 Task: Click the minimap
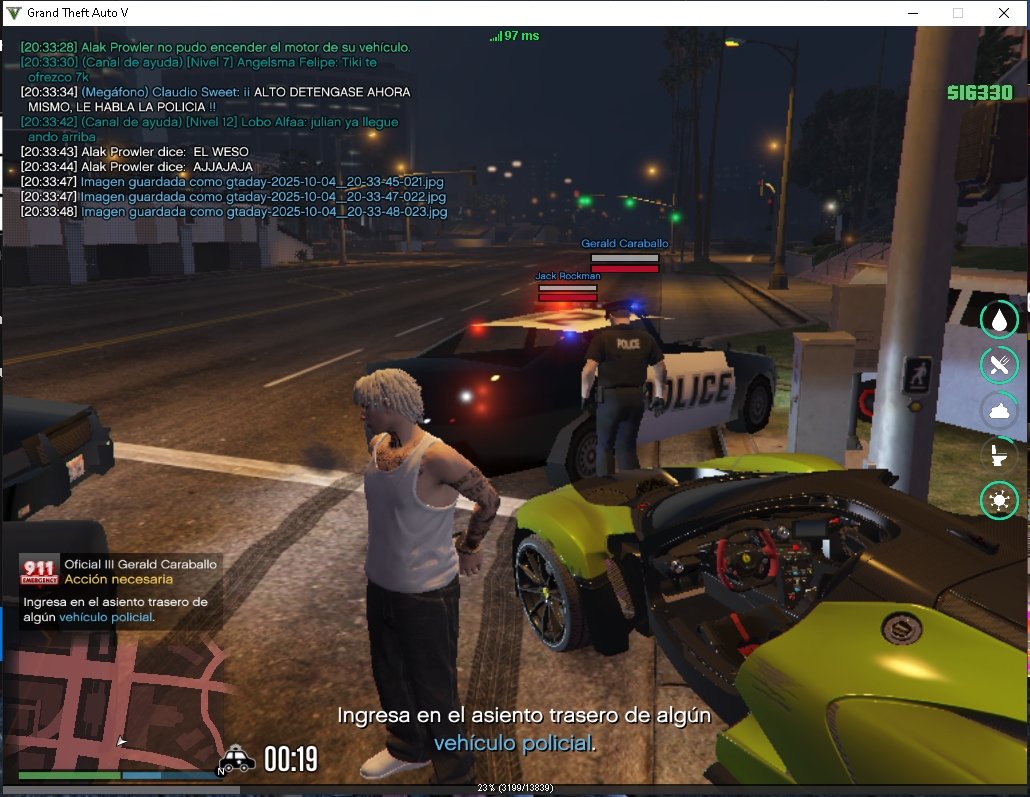pyautogui.click(x=120, y=705)
